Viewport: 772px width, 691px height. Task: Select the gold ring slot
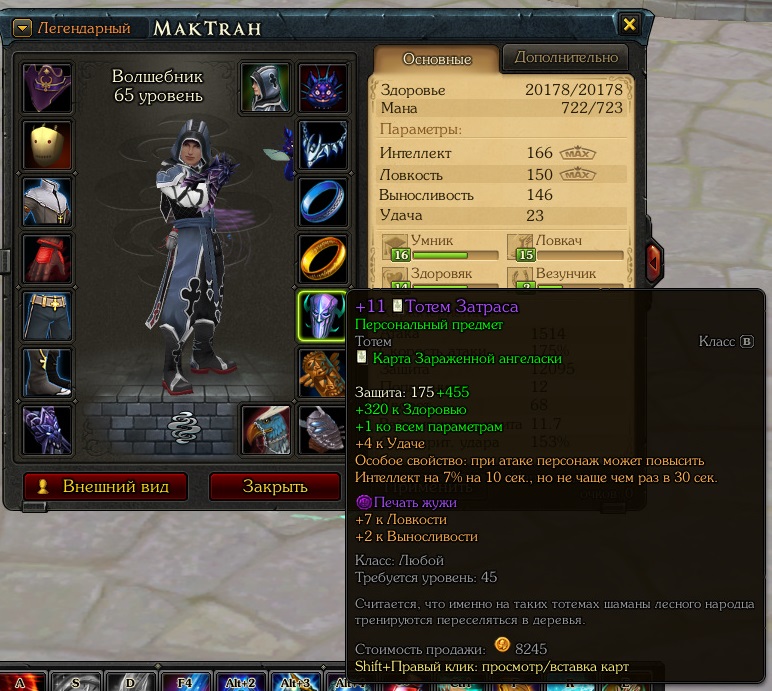coord(323,259)
